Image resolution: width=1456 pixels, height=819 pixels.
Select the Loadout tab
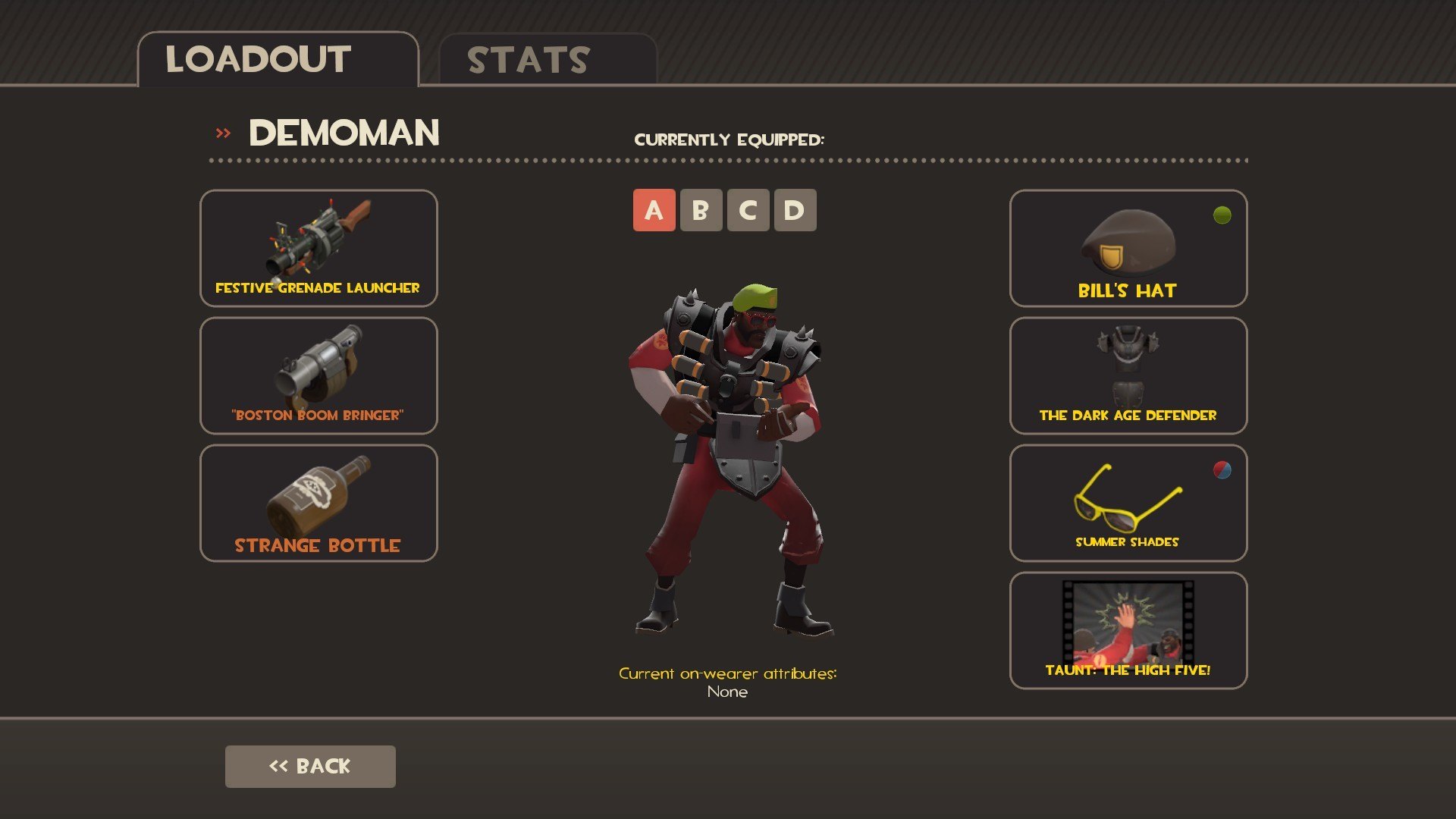click(x=278, y=60)
